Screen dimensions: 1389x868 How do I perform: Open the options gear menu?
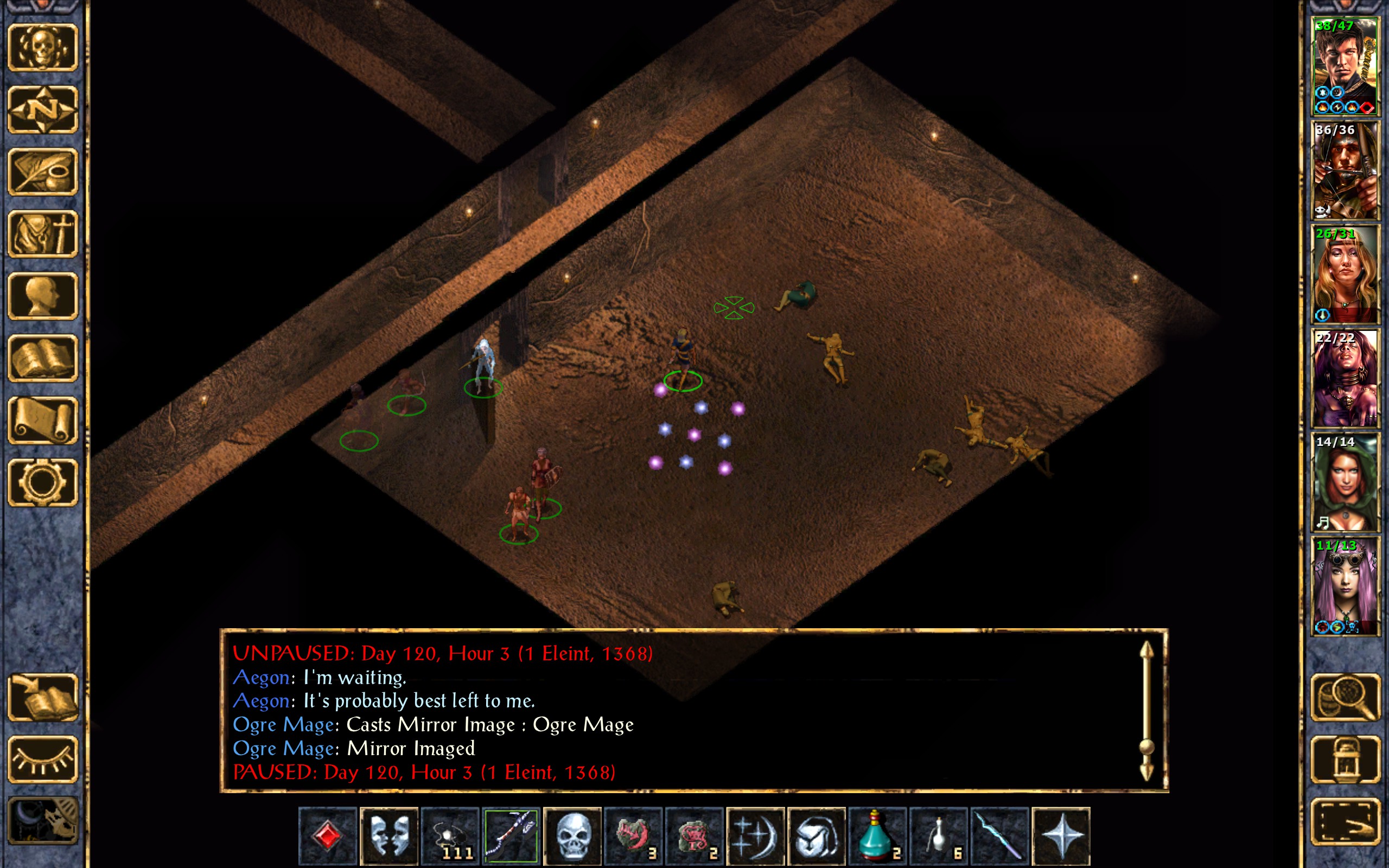tap(42, 482)
